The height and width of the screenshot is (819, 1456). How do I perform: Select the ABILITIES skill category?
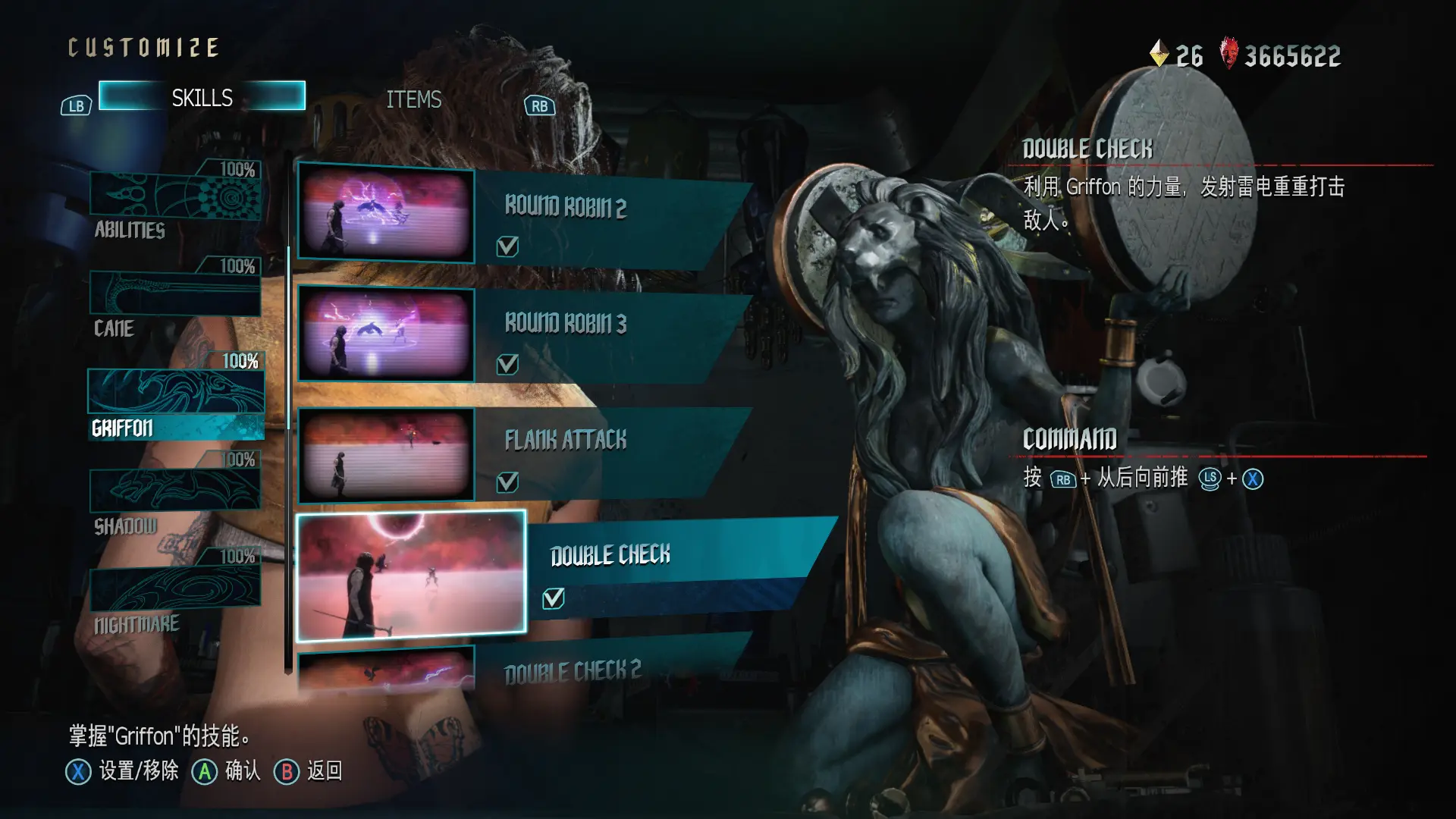[175, 196]
